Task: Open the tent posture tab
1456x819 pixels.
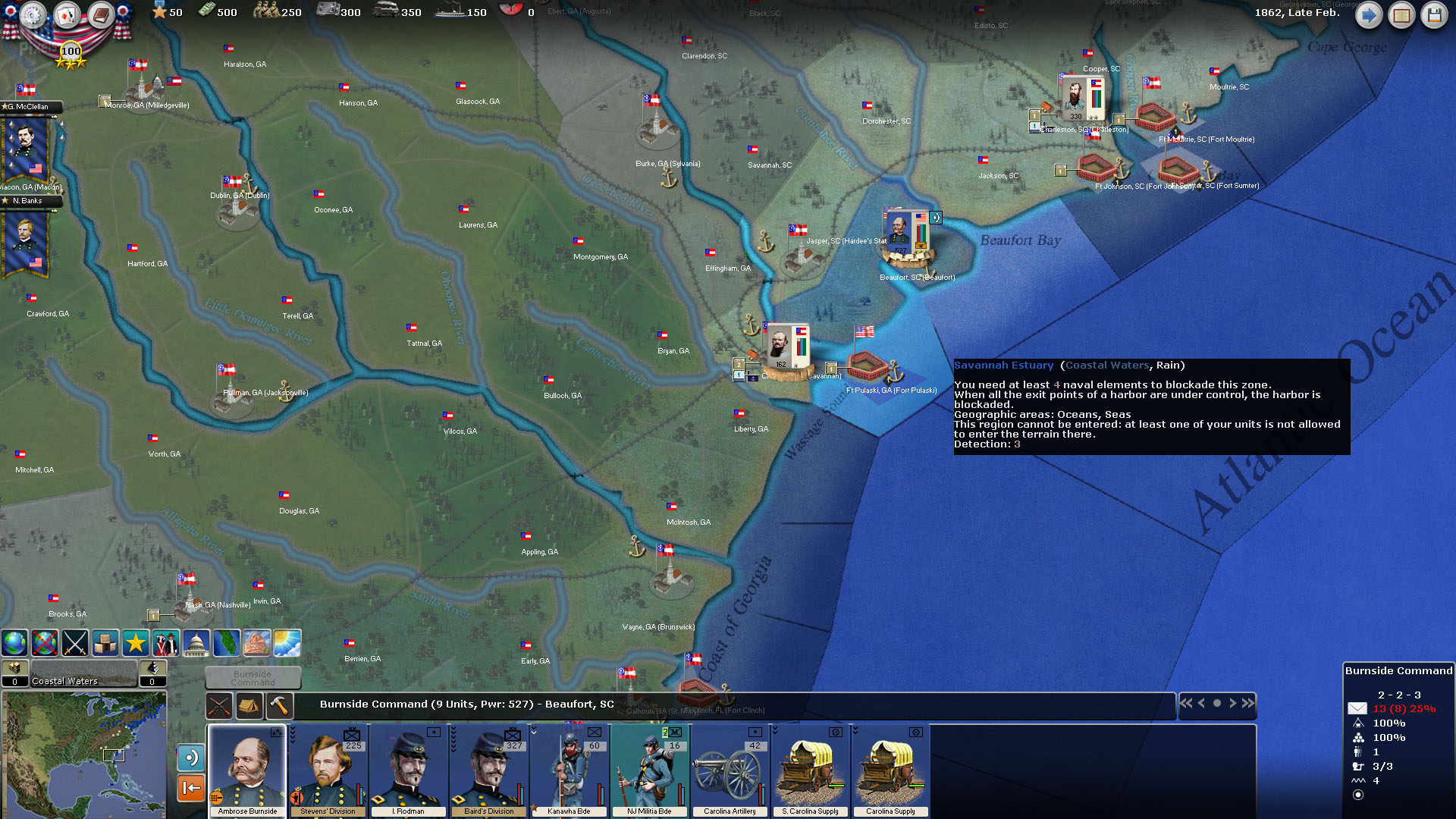Action: tap(249, 706)
